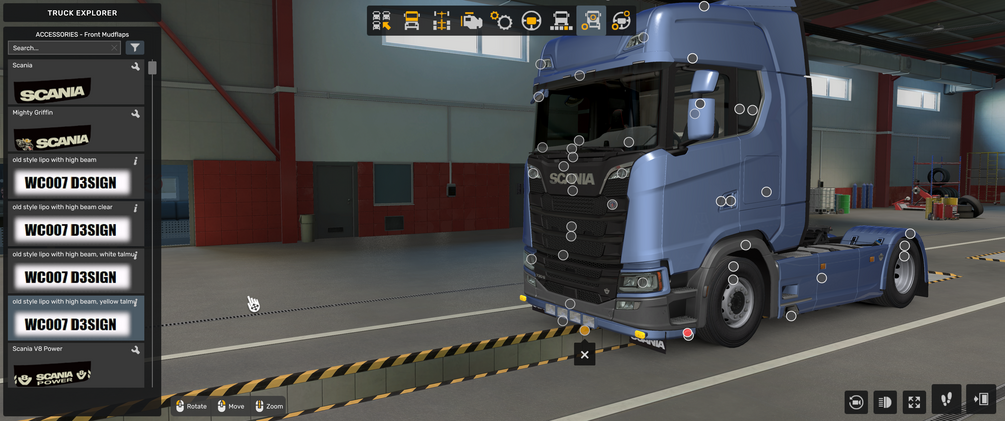Image resolution: width=1005 pixels, height=421 pixels.
Task: Enter walk-around mode with the footprints button
Action: click(947, 399)
